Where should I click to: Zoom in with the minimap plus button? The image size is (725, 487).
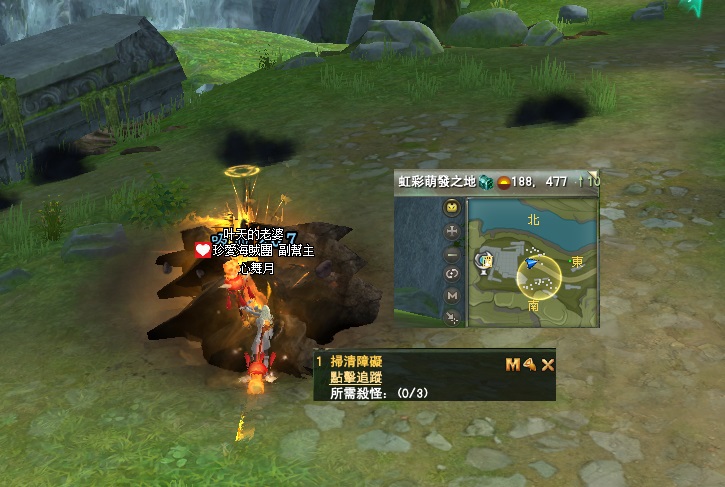point(452,230)
